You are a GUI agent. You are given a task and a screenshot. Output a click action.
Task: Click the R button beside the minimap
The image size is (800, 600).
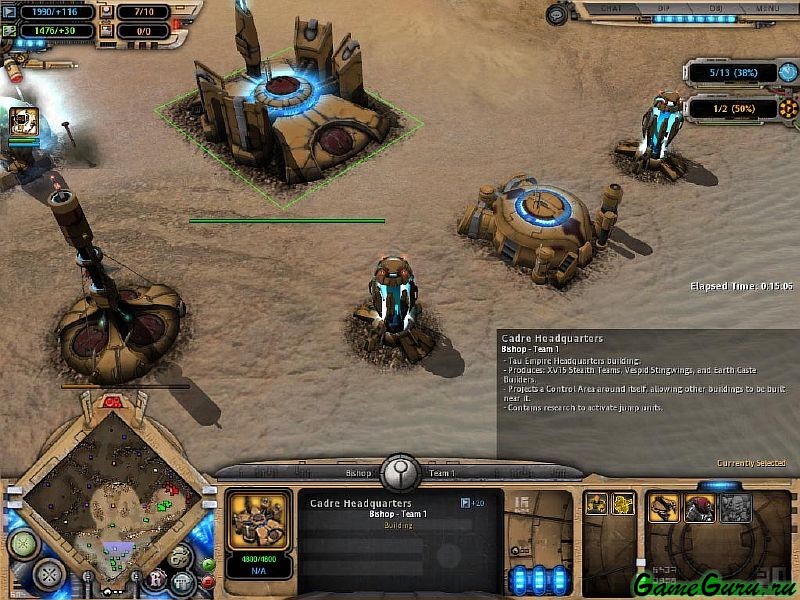pyautogui.click(x=155, y=578)
